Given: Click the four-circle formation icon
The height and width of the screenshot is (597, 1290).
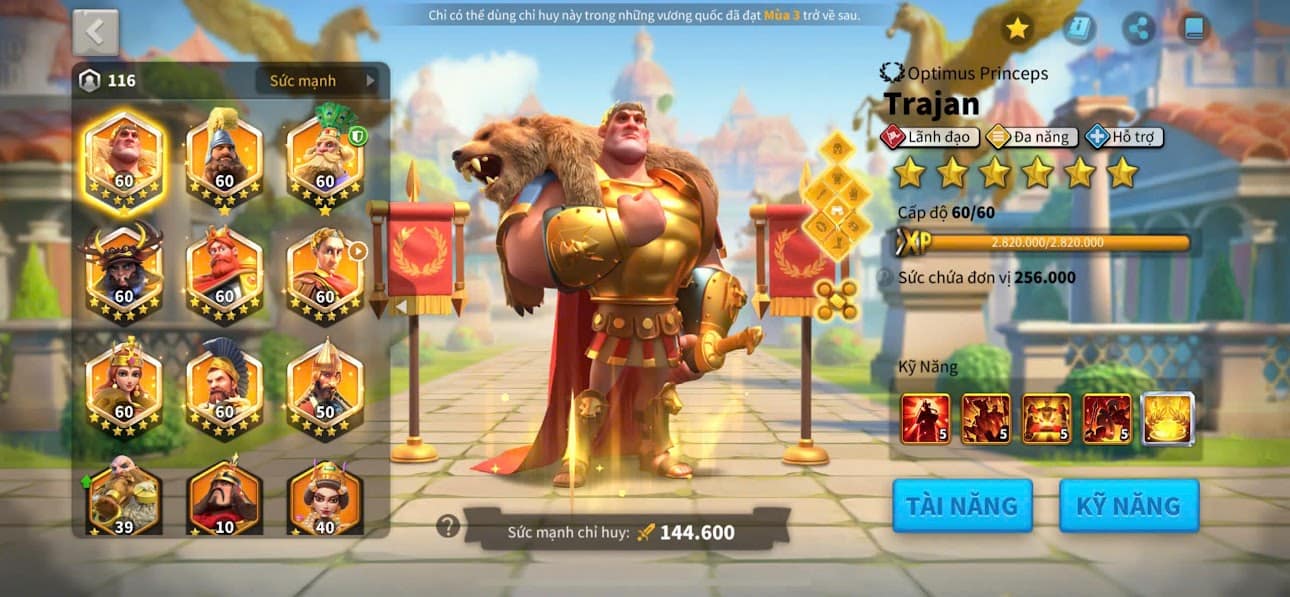Looking at the screenshot, I should point(836,300).
